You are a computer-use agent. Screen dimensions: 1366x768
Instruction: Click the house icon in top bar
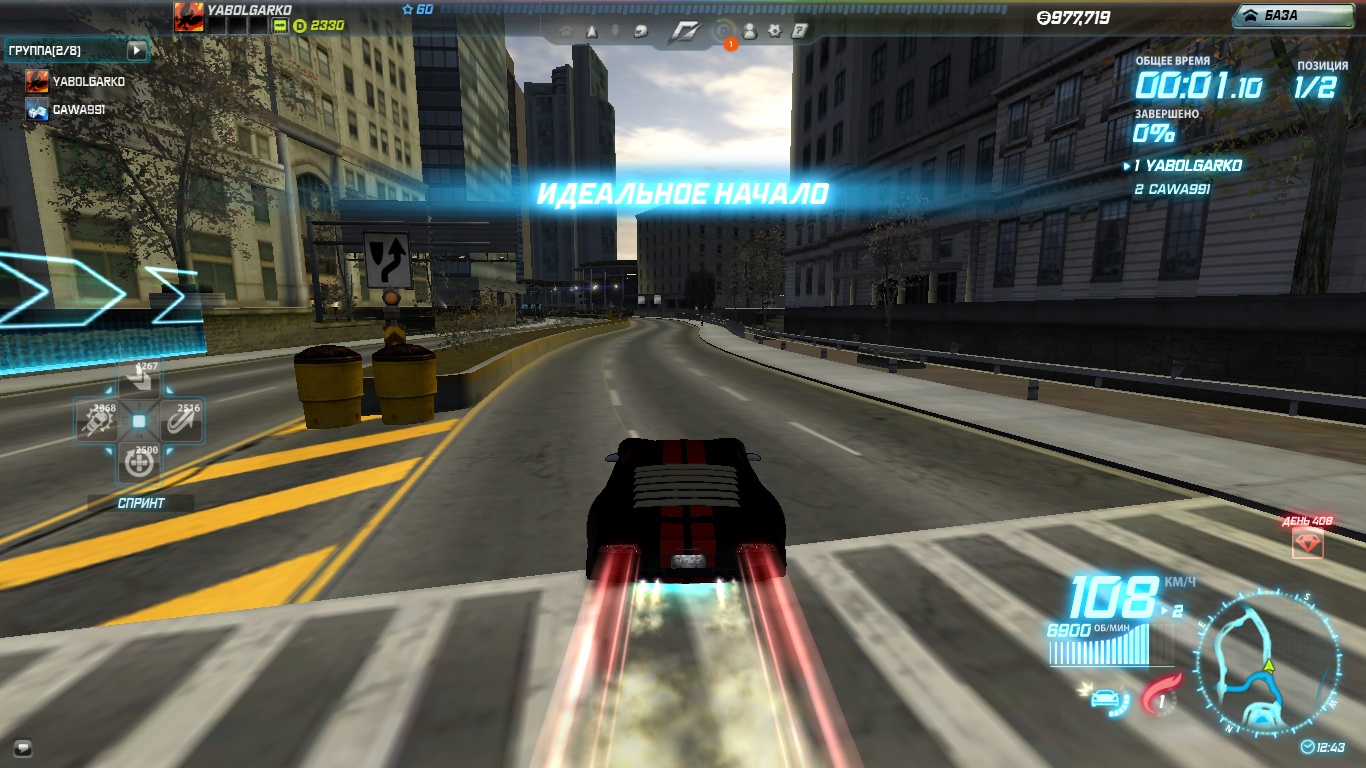coord(566,32)
